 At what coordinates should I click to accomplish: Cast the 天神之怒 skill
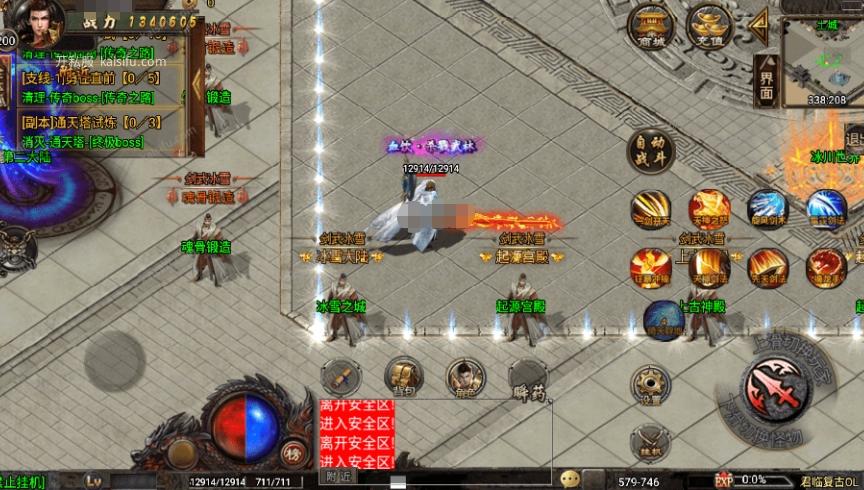click(x=709, y=210)
